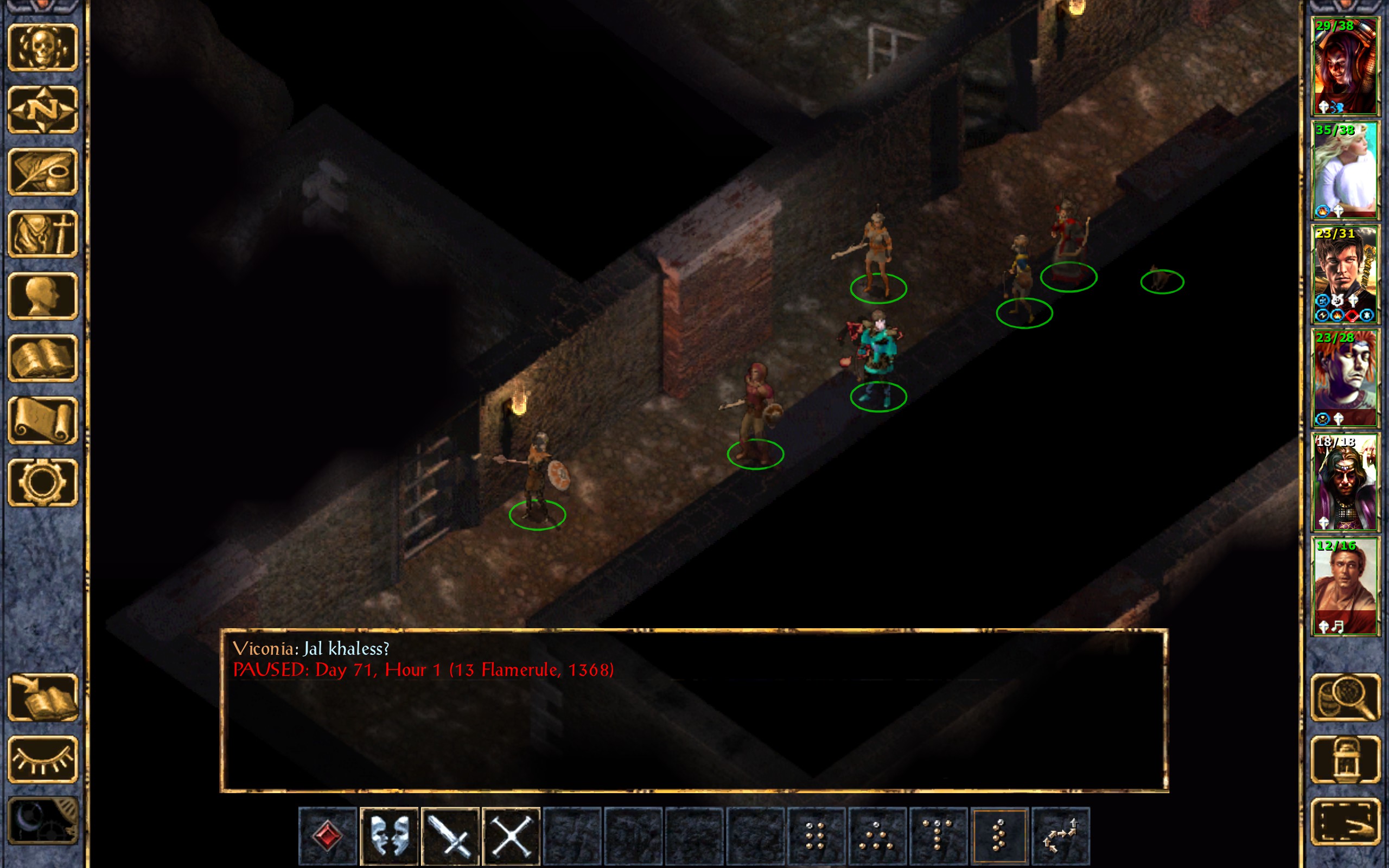Pick the bare-chested man portrait with 12/16 HP
1389x868 pixels.
coord(1345,585)
